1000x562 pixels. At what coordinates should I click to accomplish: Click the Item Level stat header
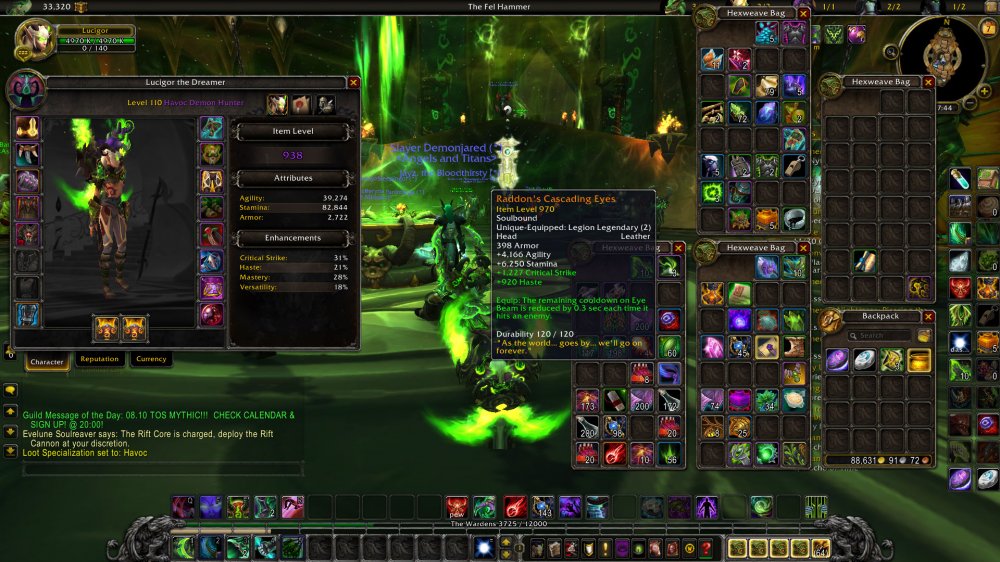(x=294, y=131)
